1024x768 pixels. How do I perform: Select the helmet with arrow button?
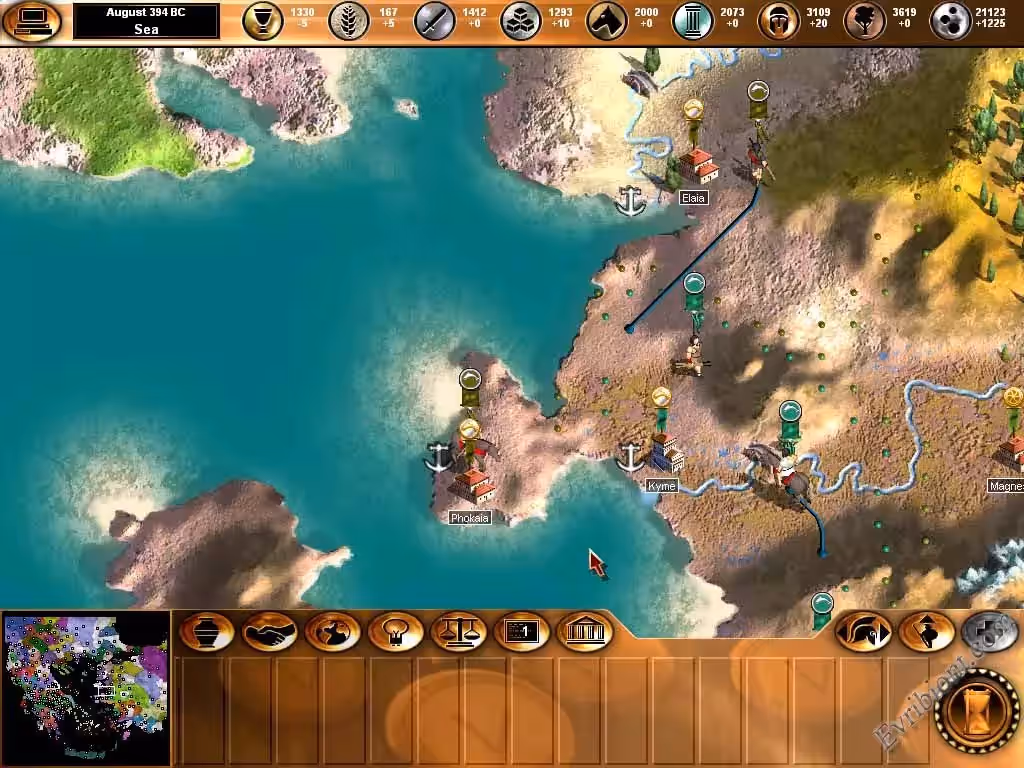tap(862, 632)
